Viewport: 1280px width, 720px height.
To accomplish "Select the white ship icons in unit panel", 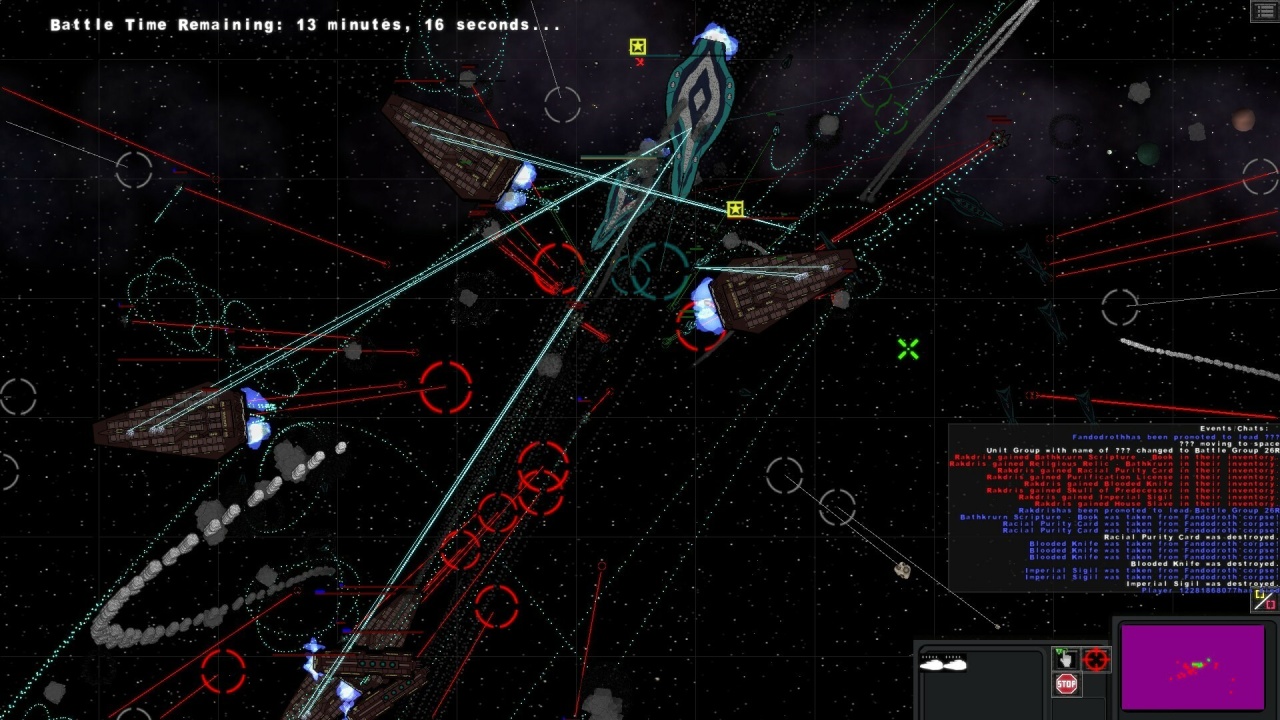I will click(x=942, y=663).
